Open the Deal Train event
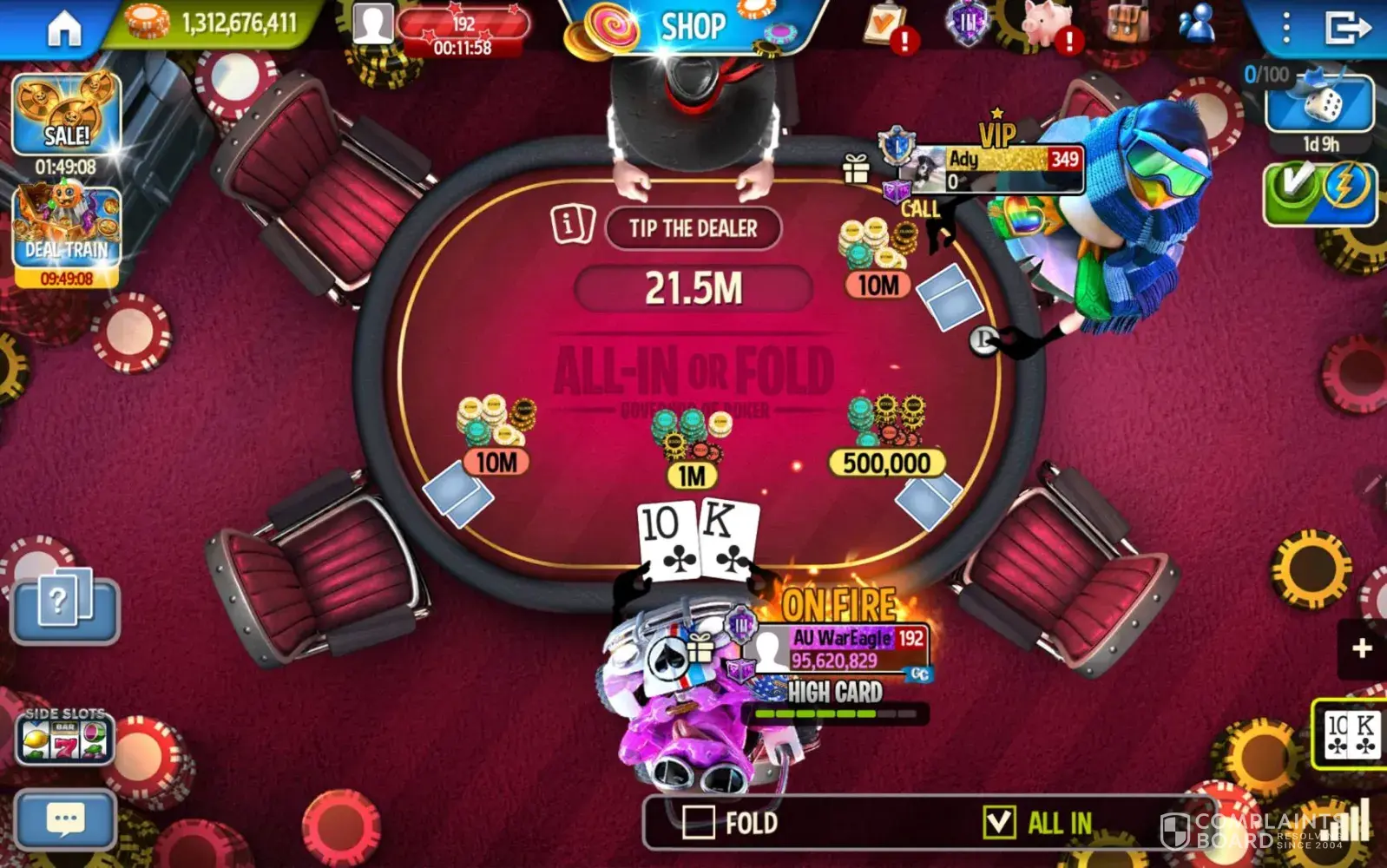The image size is (1387, 868). click(67, 227)
